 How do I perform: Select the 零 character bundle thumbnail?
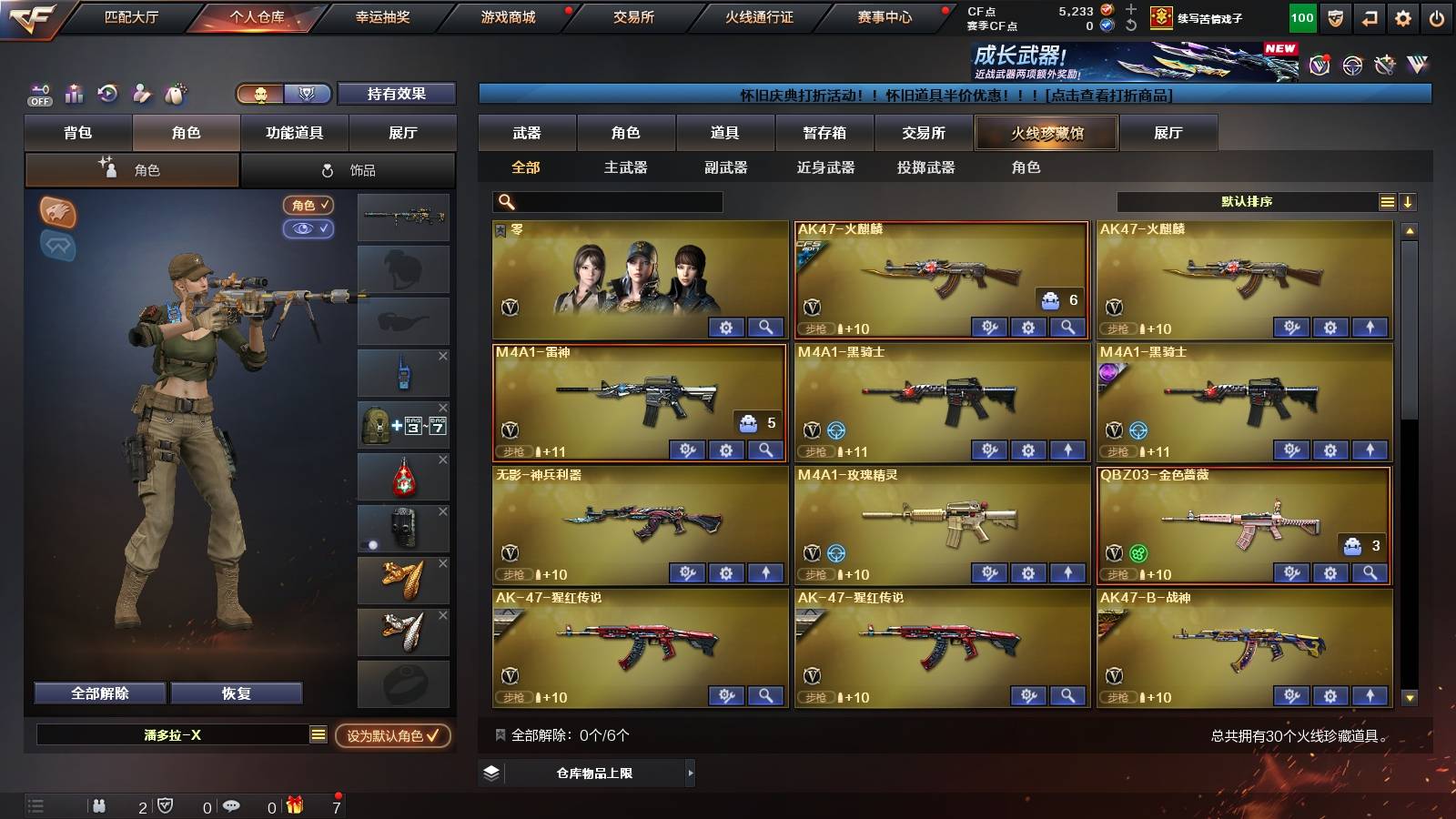point(637,278)
